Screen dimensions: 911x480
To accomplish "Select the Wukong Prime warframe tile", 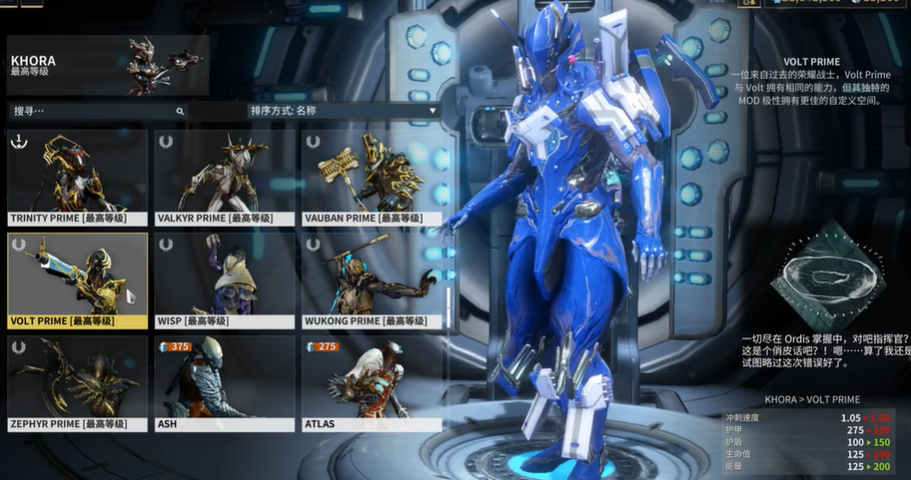I will tap(372, 281).
